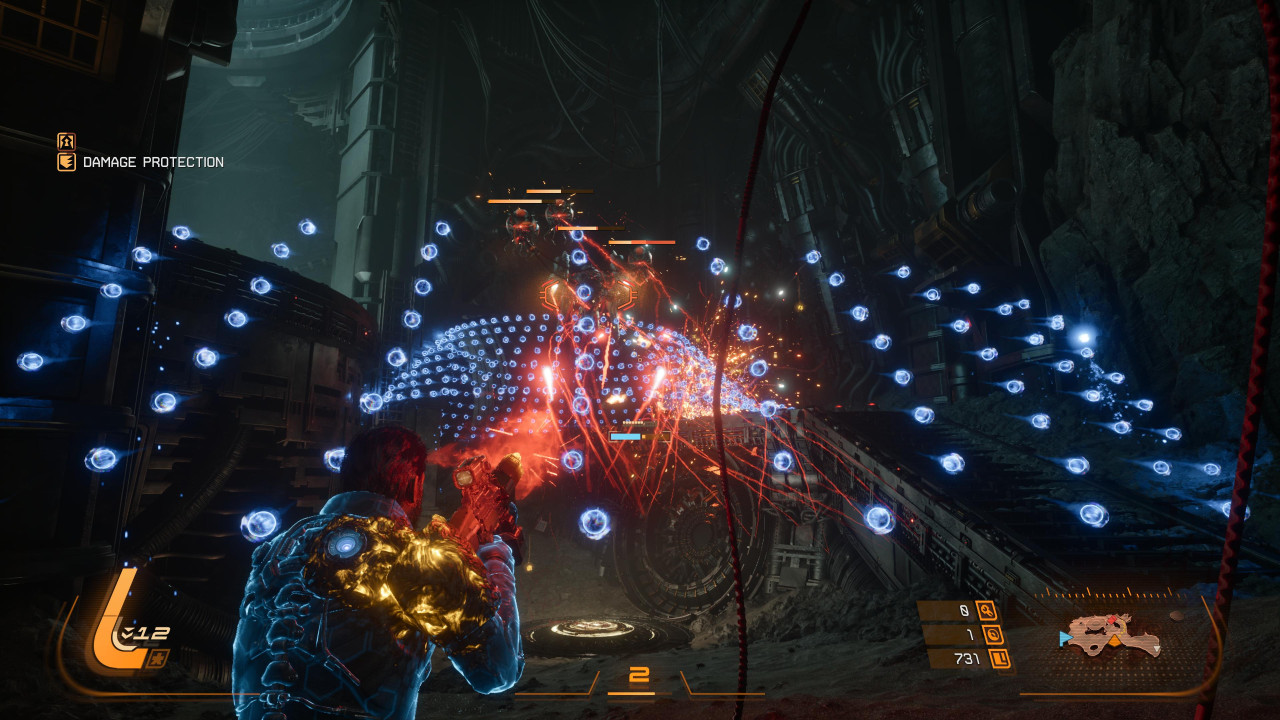Viewport: 1280px width, 720px height.
Task: Select the upward arrow buff icon
Action: click(66, 141)
